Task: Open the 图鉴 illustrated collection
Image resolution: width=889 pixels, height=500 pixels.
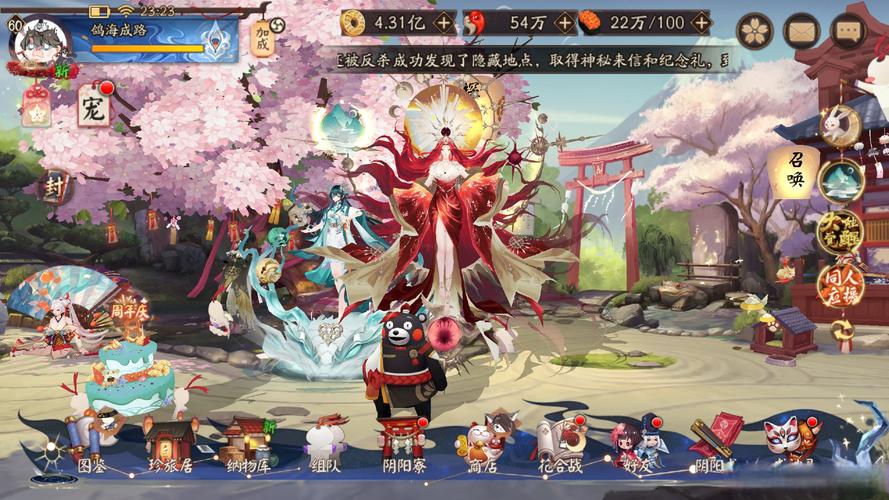Action: click(x=91, y=445)
